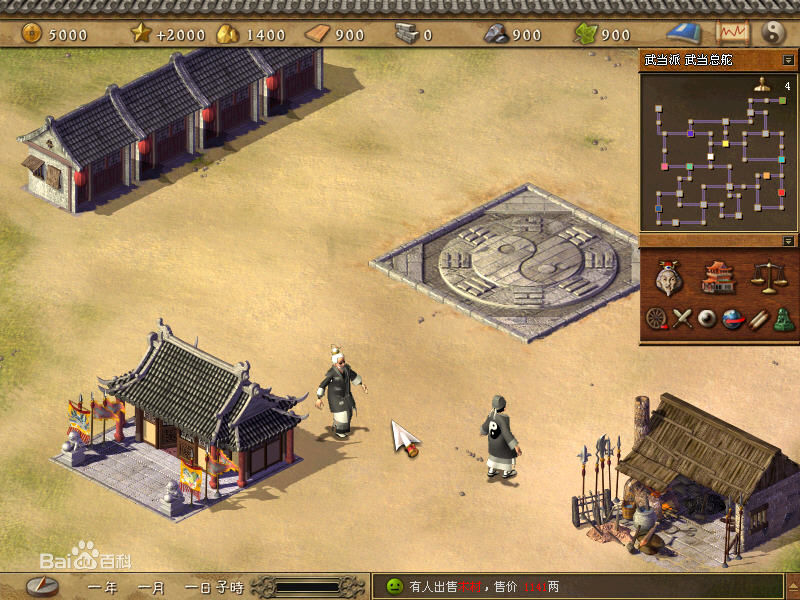
Task: Choose the wooden wagon wheel icon
Action: click(656, 319)
